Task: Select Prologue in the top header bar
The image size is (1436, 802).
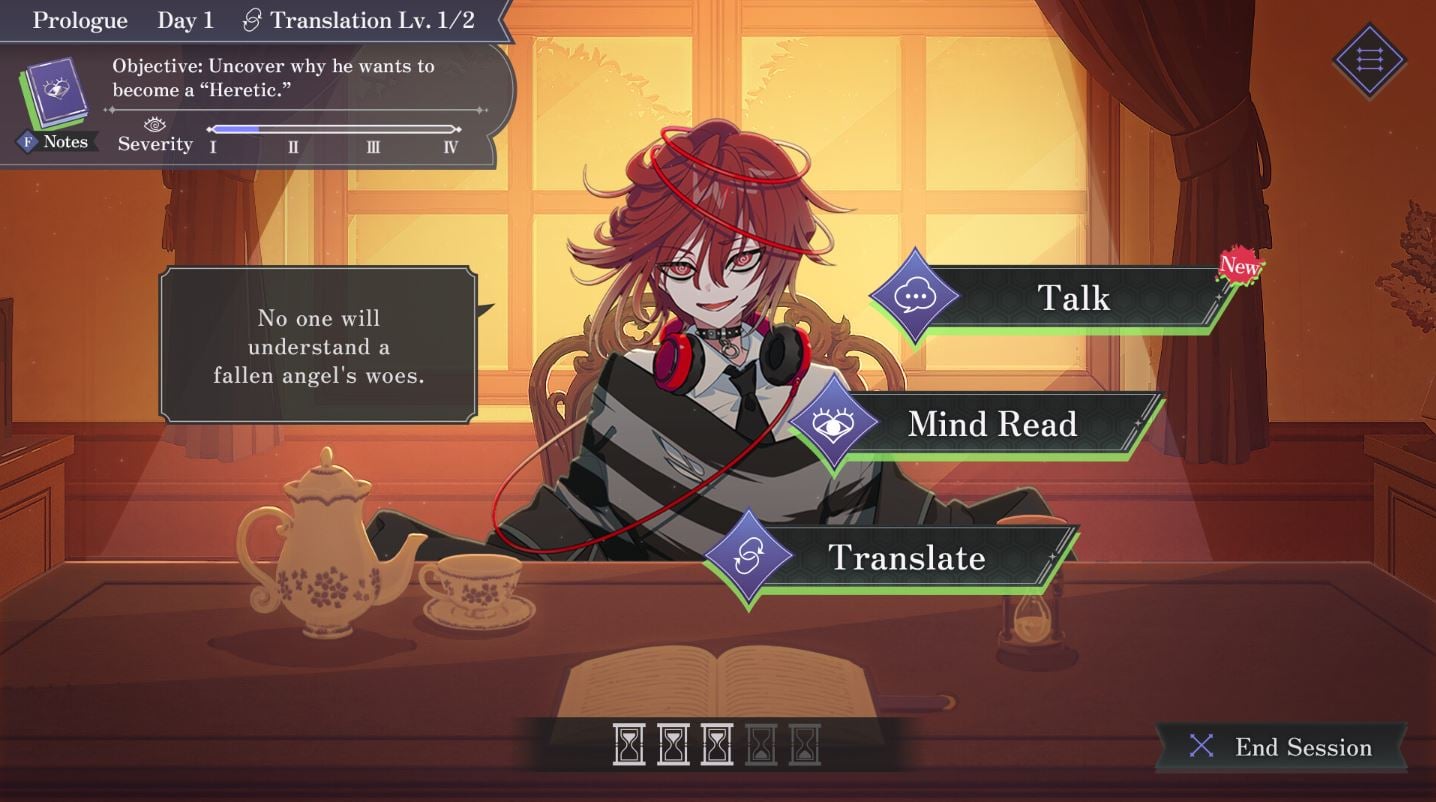Action: 80,19
